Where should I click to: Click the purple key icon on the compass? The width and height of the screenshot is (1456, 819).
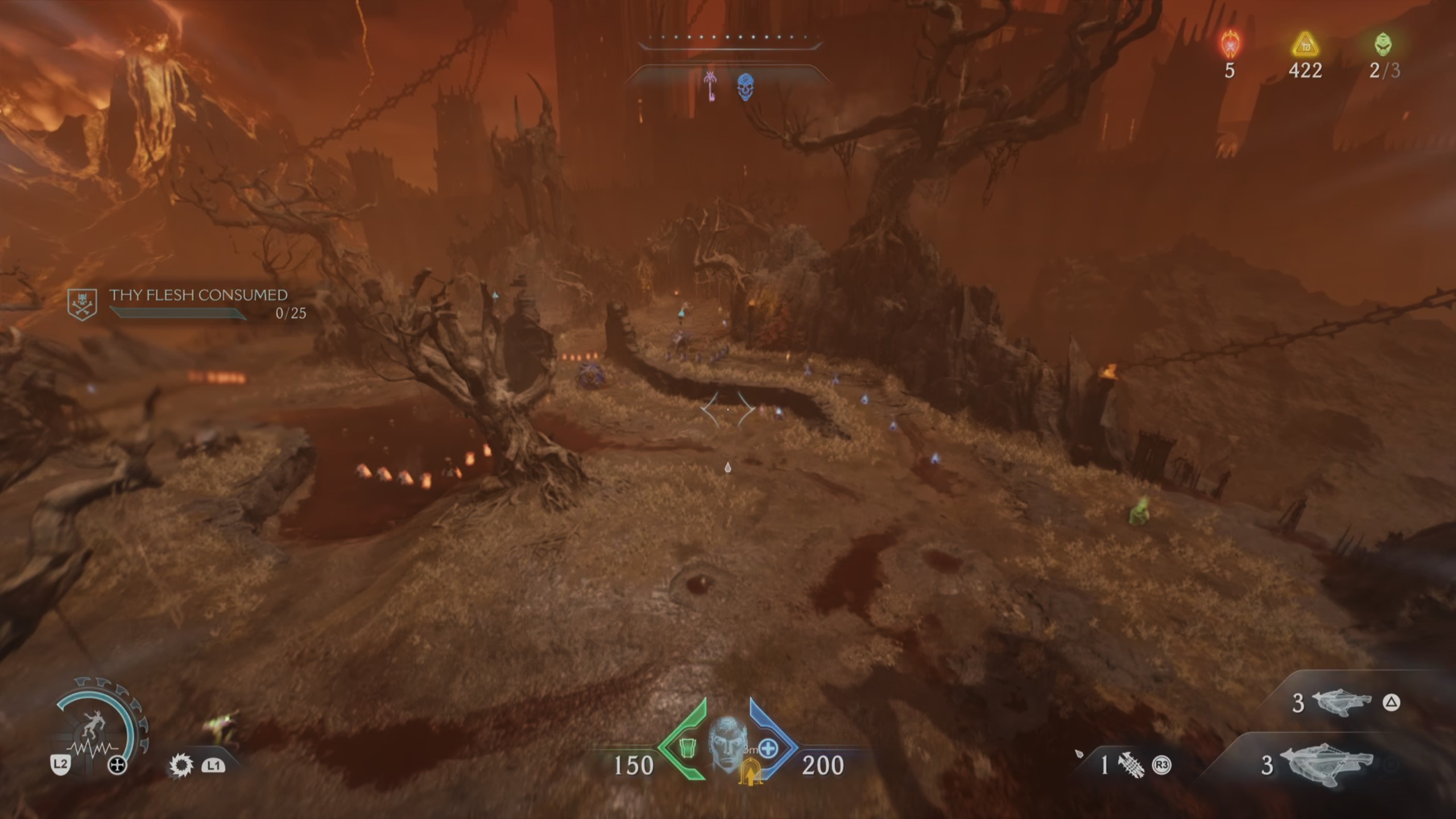[710, 86]
